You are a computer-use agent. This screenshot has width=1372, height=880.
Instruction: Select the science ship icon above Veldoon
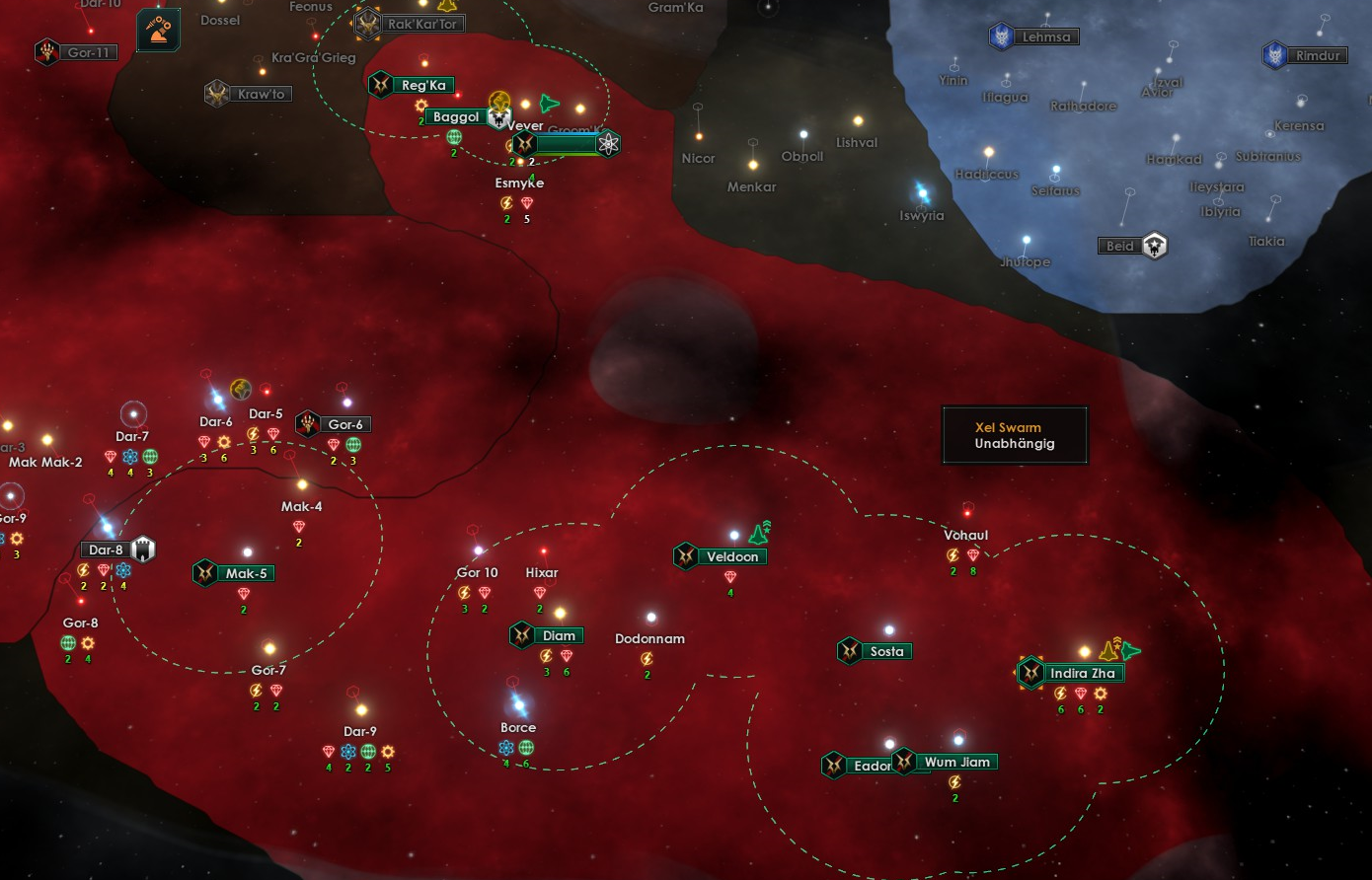(x=759, y=534)
